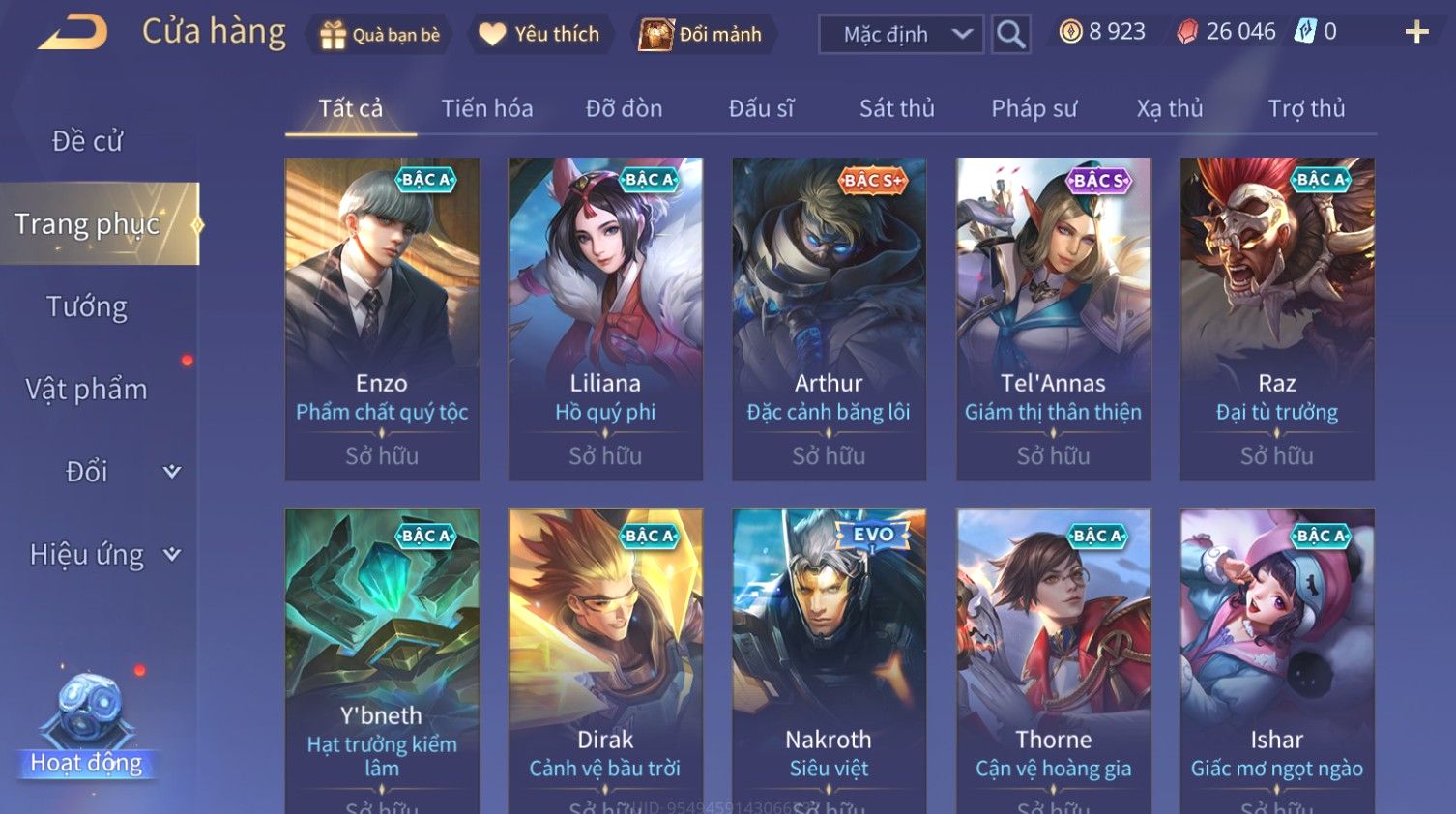1456x814 pixels.
Task: Switch to the Tiến hóa tab
Action: 487,108
